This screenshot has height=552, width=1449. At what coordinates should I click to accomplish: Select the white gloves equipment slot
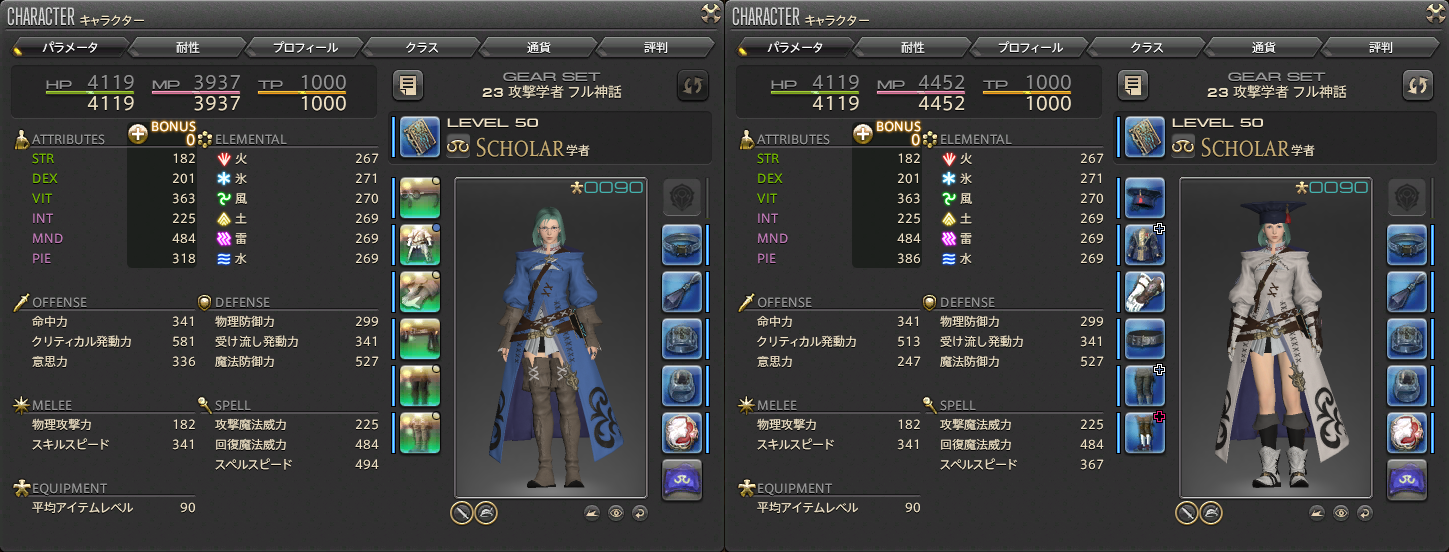tap(1144, 292)
